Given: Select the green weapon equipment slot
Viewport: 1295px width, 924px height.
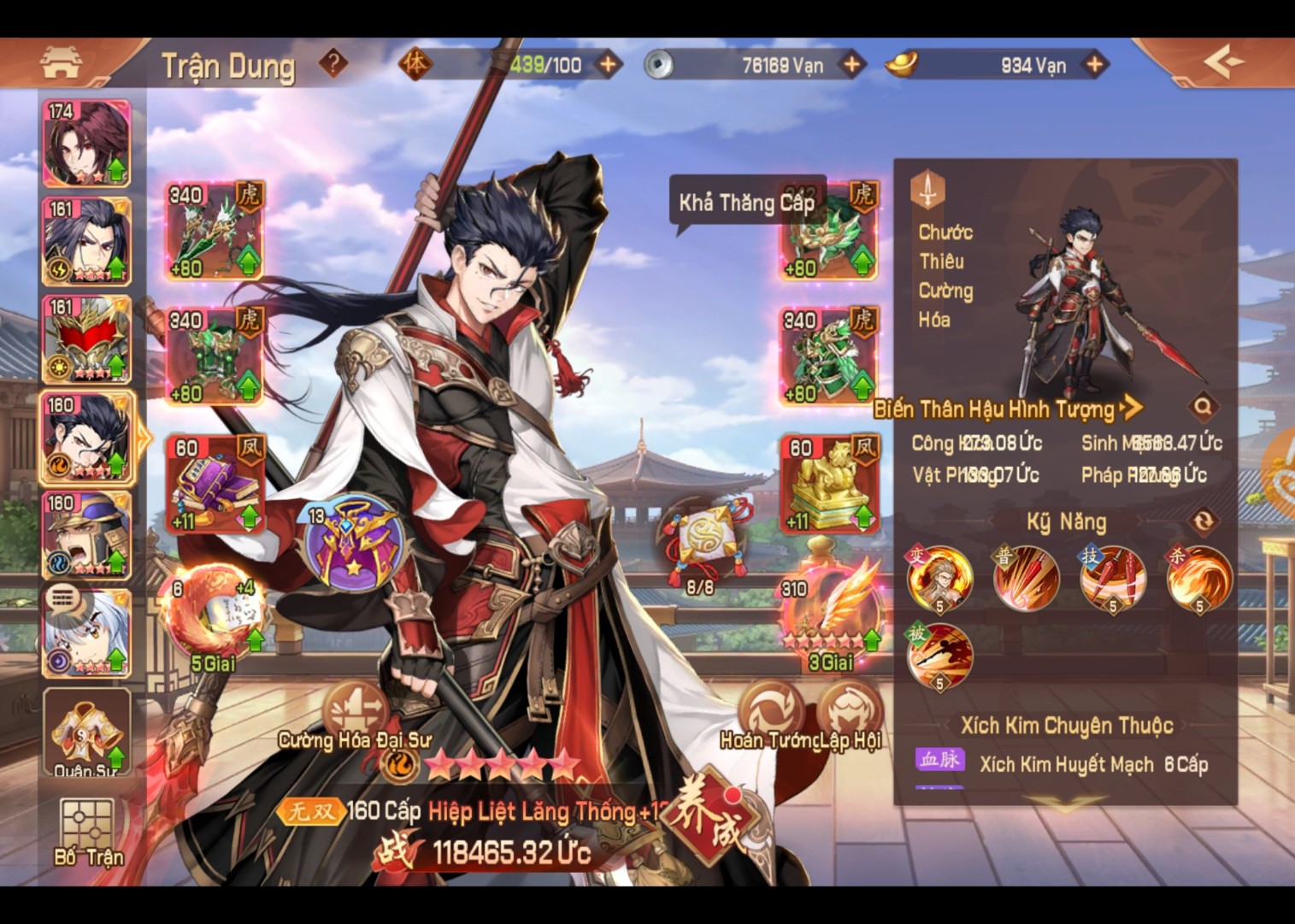Looking at the screenshot, I should [x=215, y=231].
